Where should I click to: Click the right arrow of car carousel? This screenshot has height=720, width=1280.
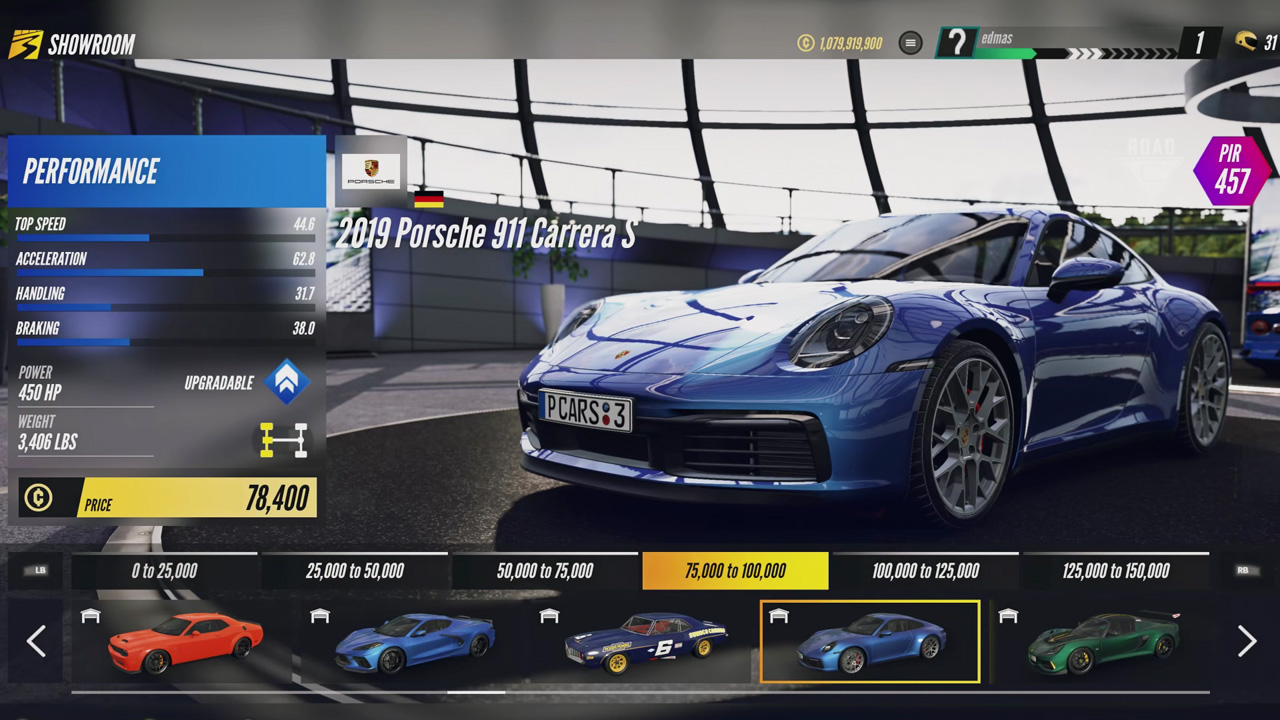(x=1246, y=641)
